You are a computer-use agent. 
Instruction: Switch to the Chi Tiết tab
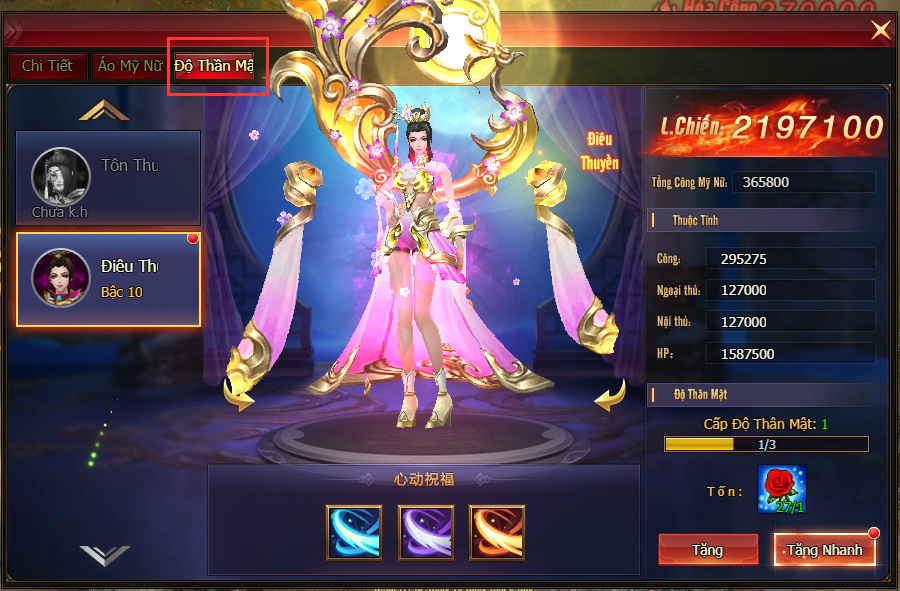click(47, 66)
